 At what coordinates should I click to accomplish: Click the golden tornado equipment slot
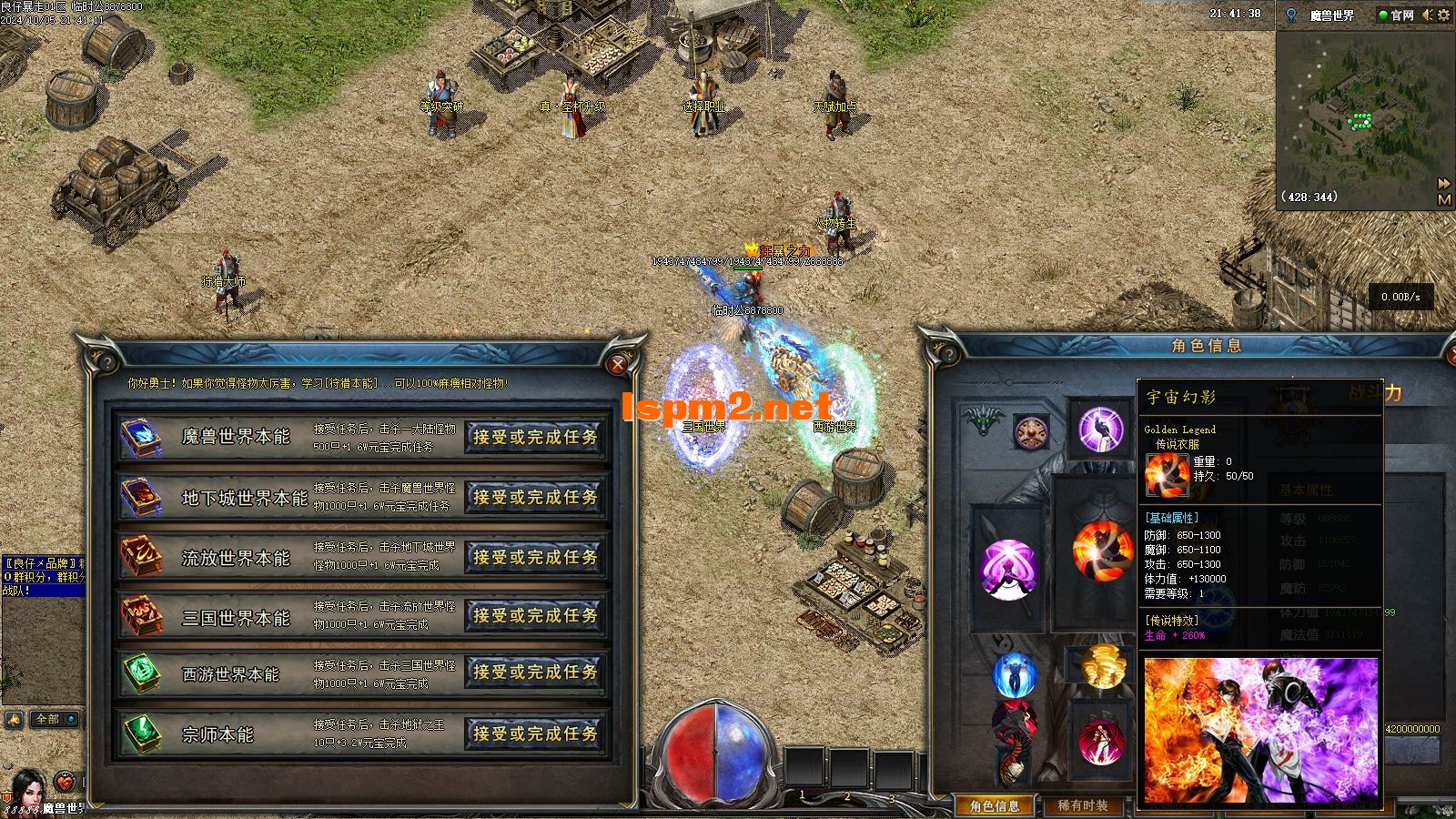click(1103, 665)
